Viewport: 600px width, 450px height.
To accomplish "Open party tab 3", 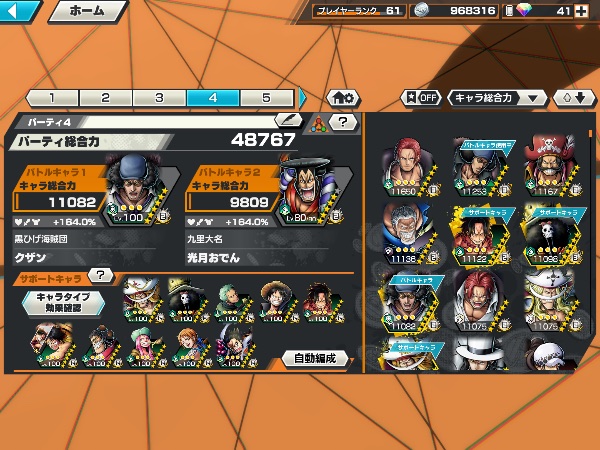I will [160, 98].
